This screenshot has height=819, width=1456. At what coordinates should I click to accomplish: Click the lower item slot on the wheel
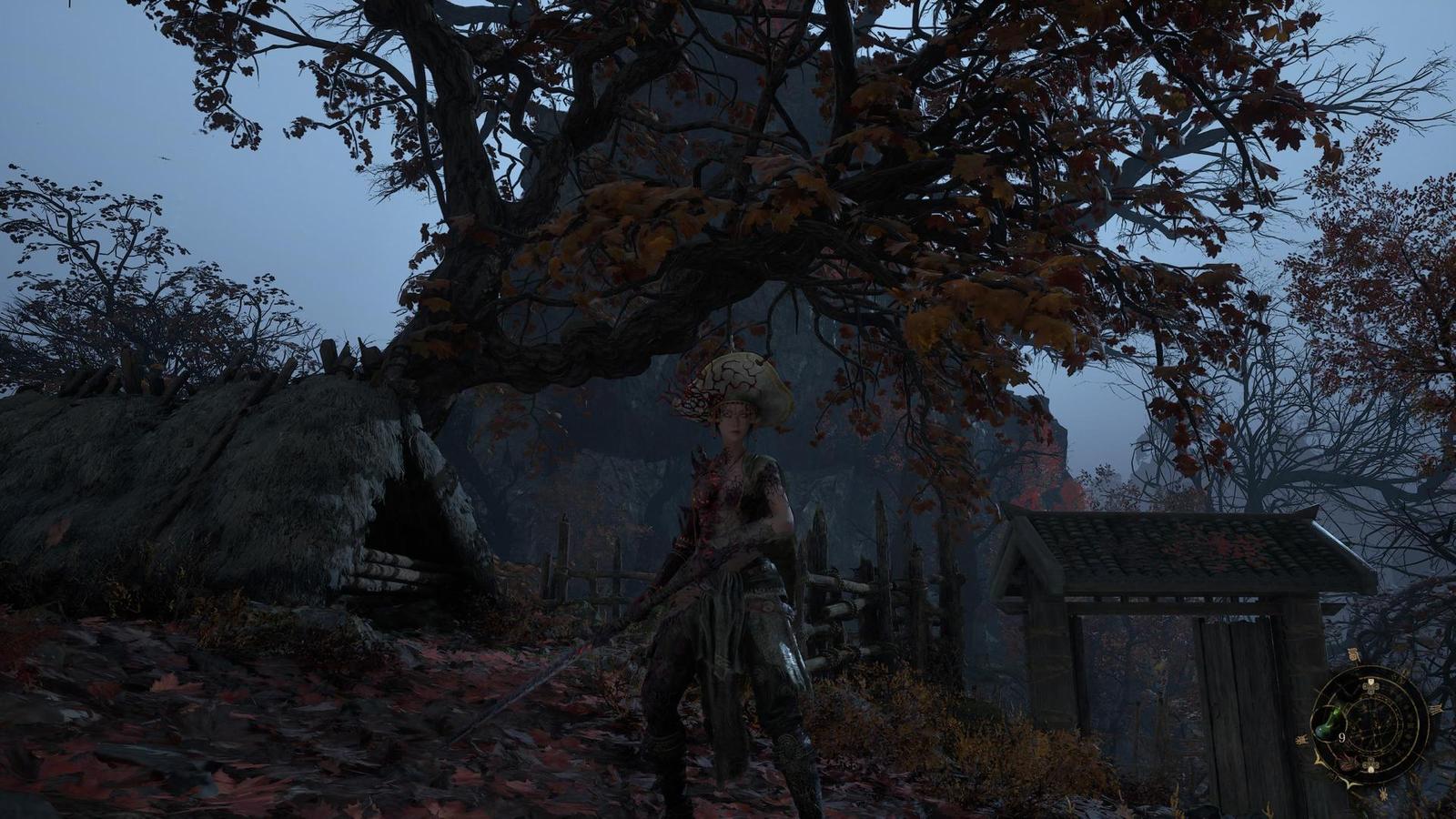pyautogui.click(x=1370, y=764)
